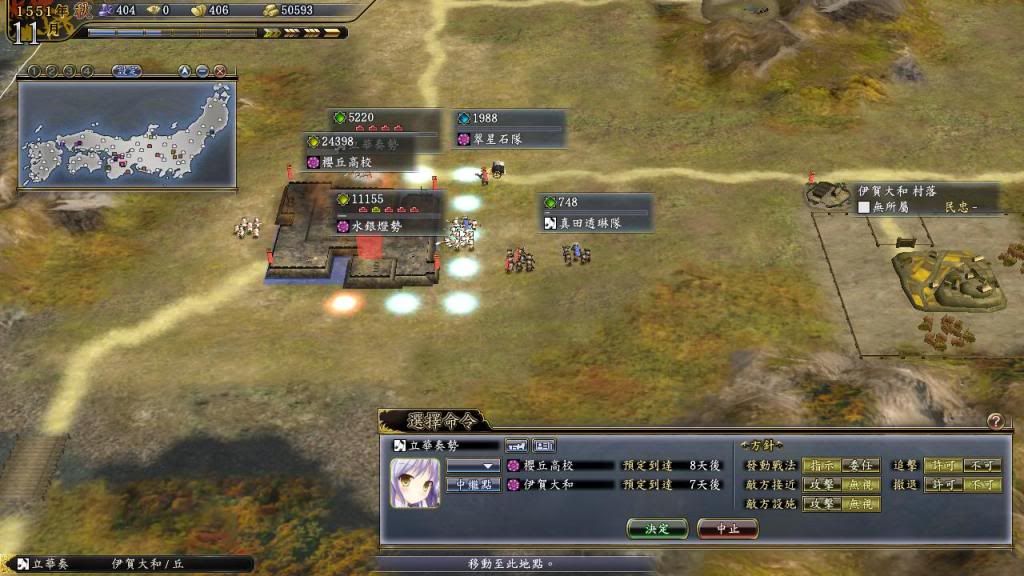Viewport: 1024px width, 576px height.
Task: Set 追擊 to 不可
Action: (981, 466)
